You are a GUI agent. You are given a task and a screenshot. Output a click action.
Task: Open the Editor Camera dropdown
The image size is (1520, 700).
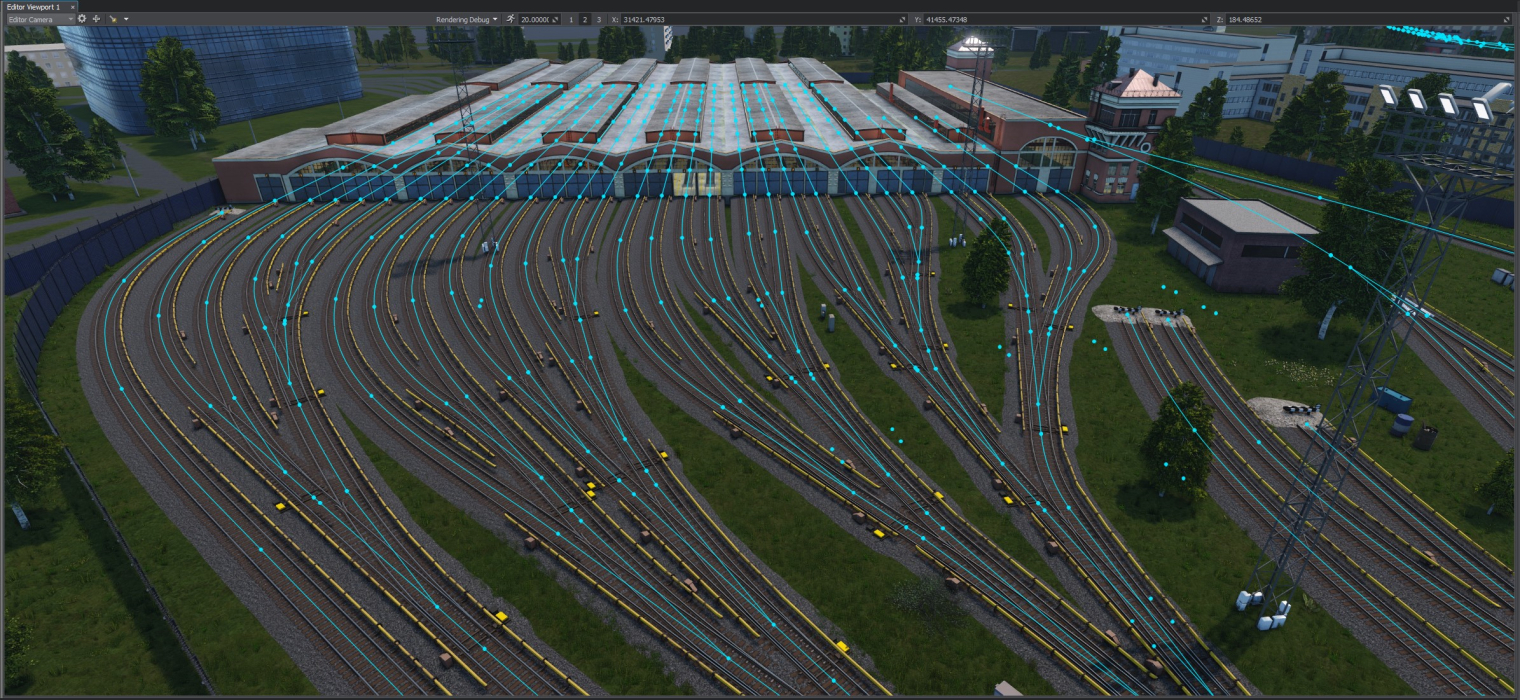click(x=40, y=19)
